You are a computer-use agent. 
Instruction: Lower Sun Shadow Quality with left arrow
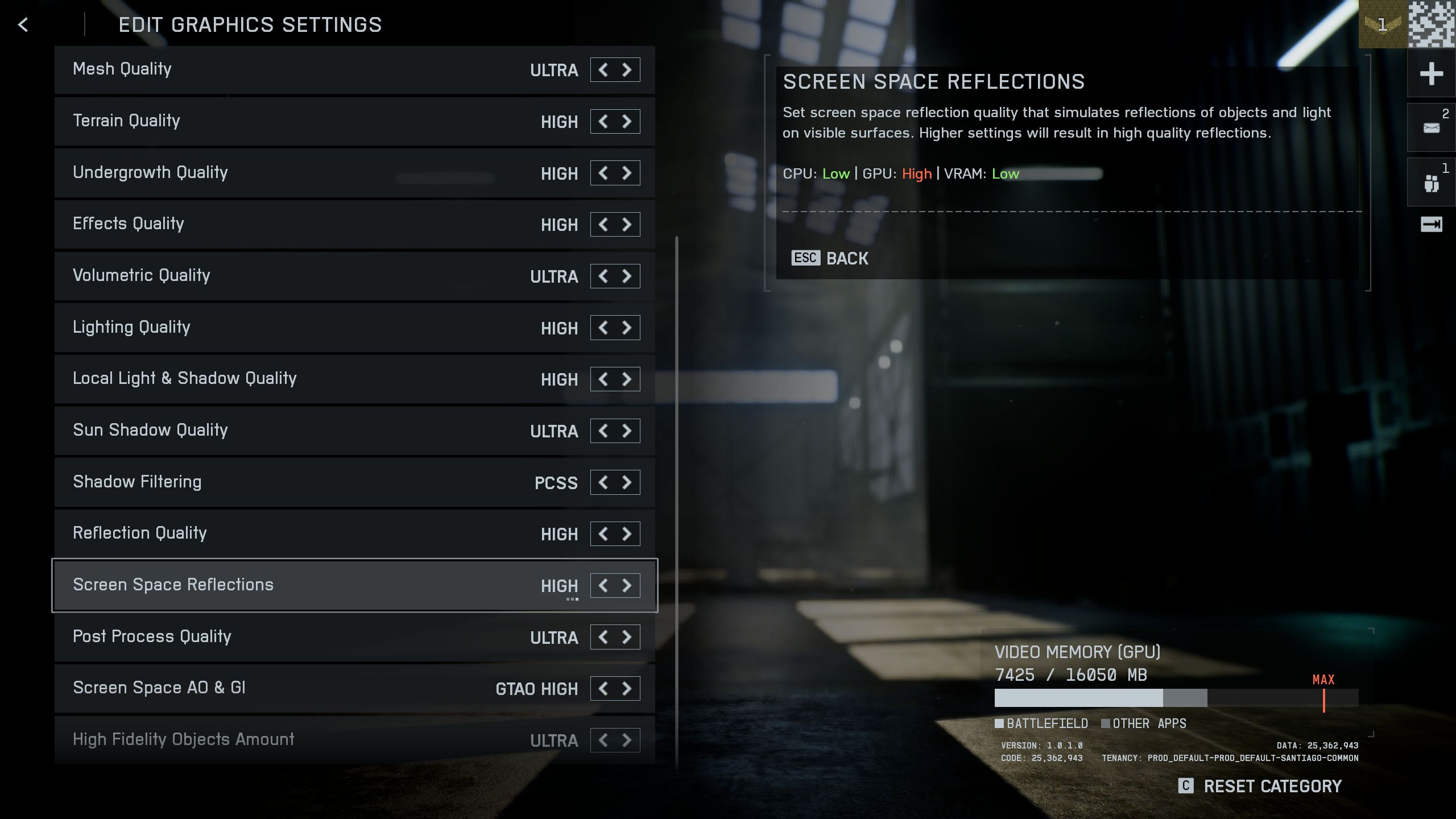(x=603, y=431)
